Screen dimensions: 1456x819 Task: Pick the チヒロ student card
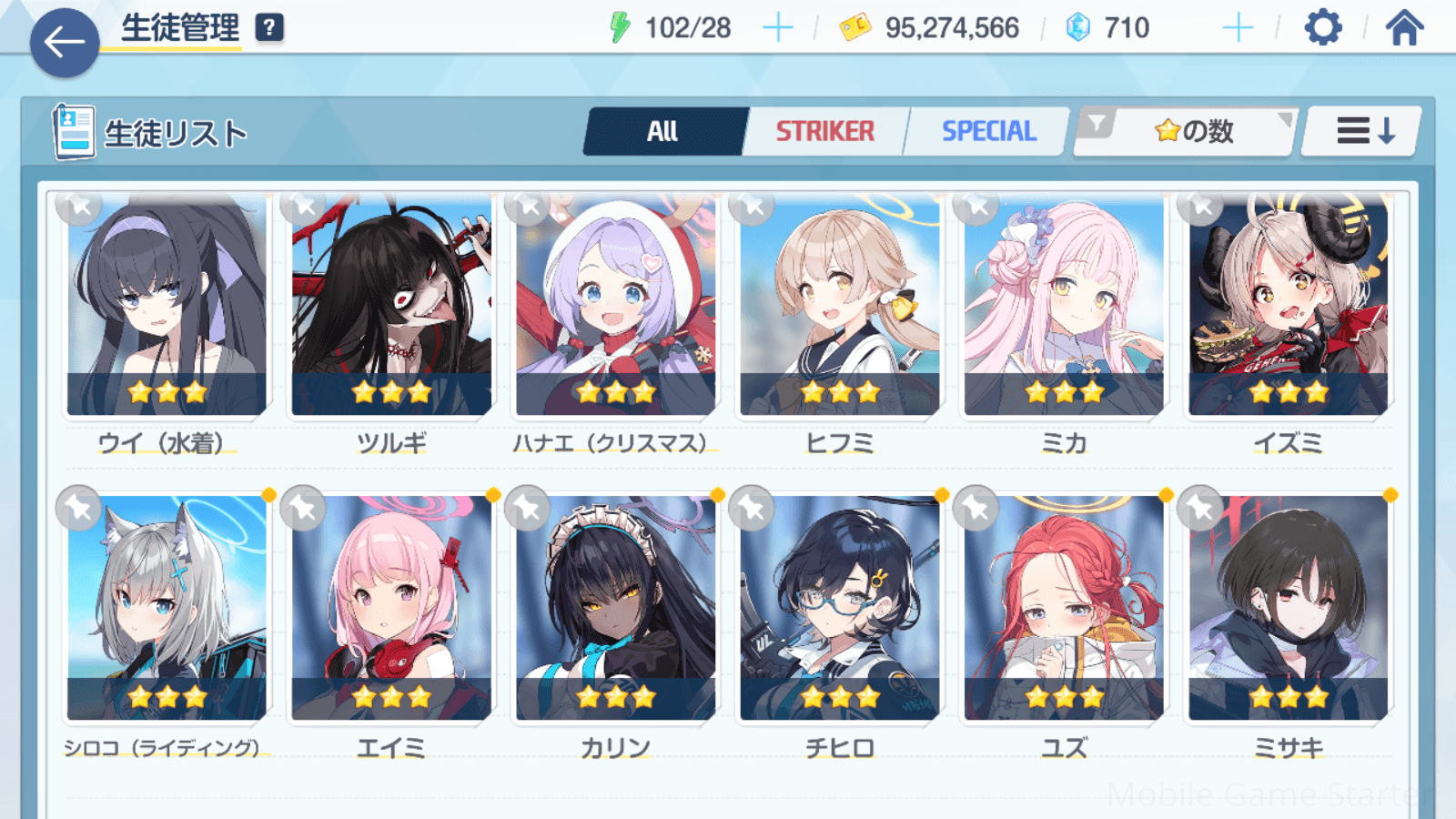click(x=839, y=608)
